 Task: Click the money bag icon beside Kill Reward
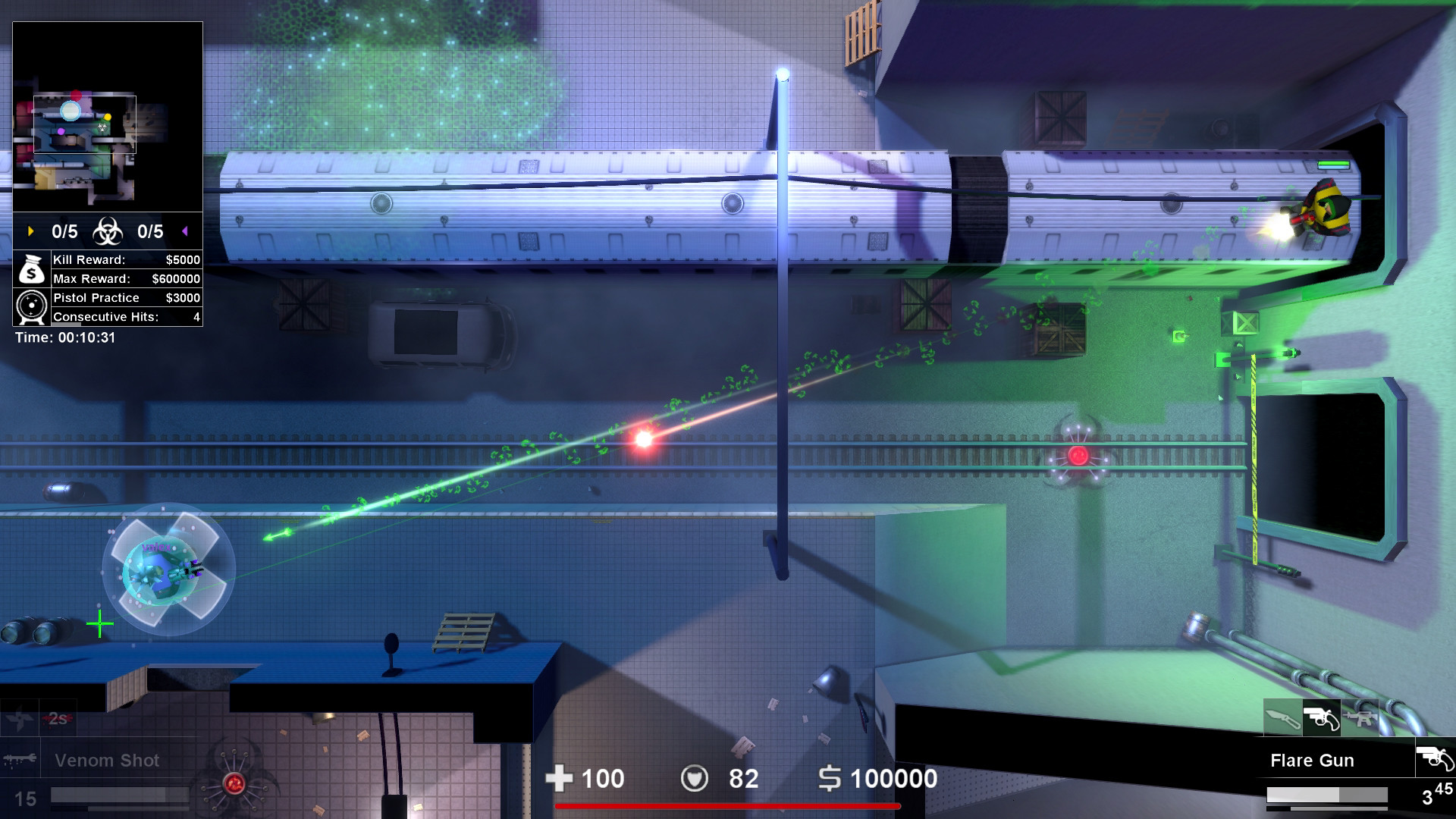coord(30,269)
